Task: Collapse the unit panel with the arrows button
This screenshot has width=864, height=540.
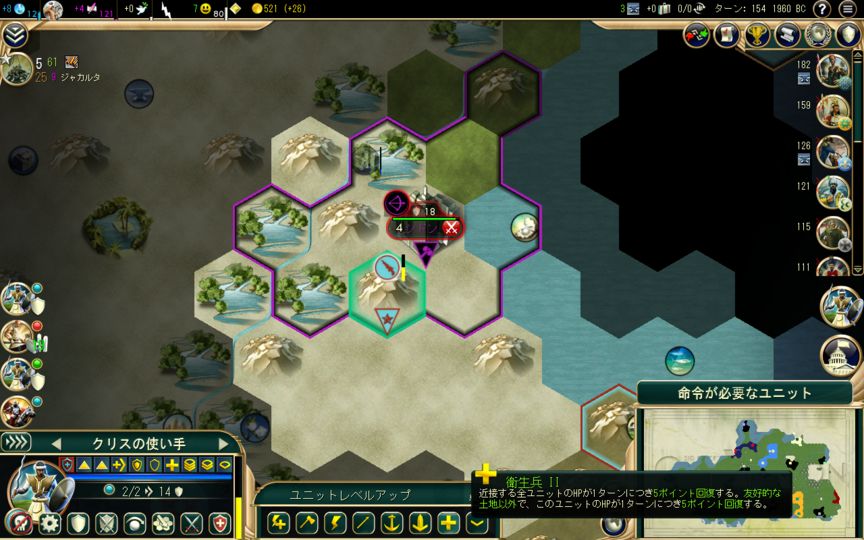Action: [17, 442]
